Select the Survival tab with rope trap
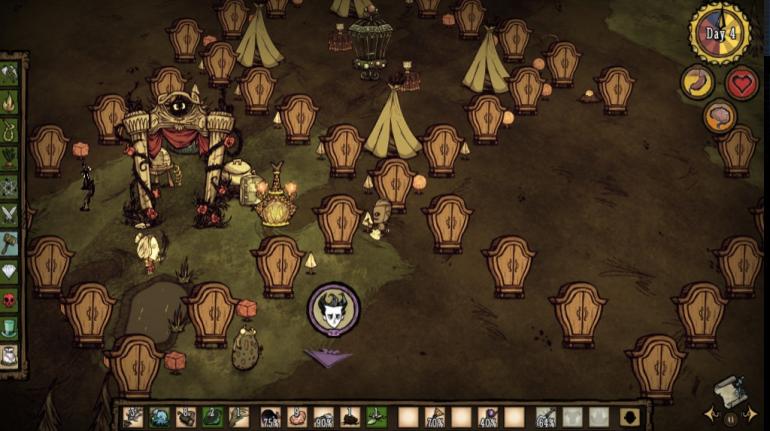The width and height of the screenshot is (770, 431). click(x=10, y=128)
